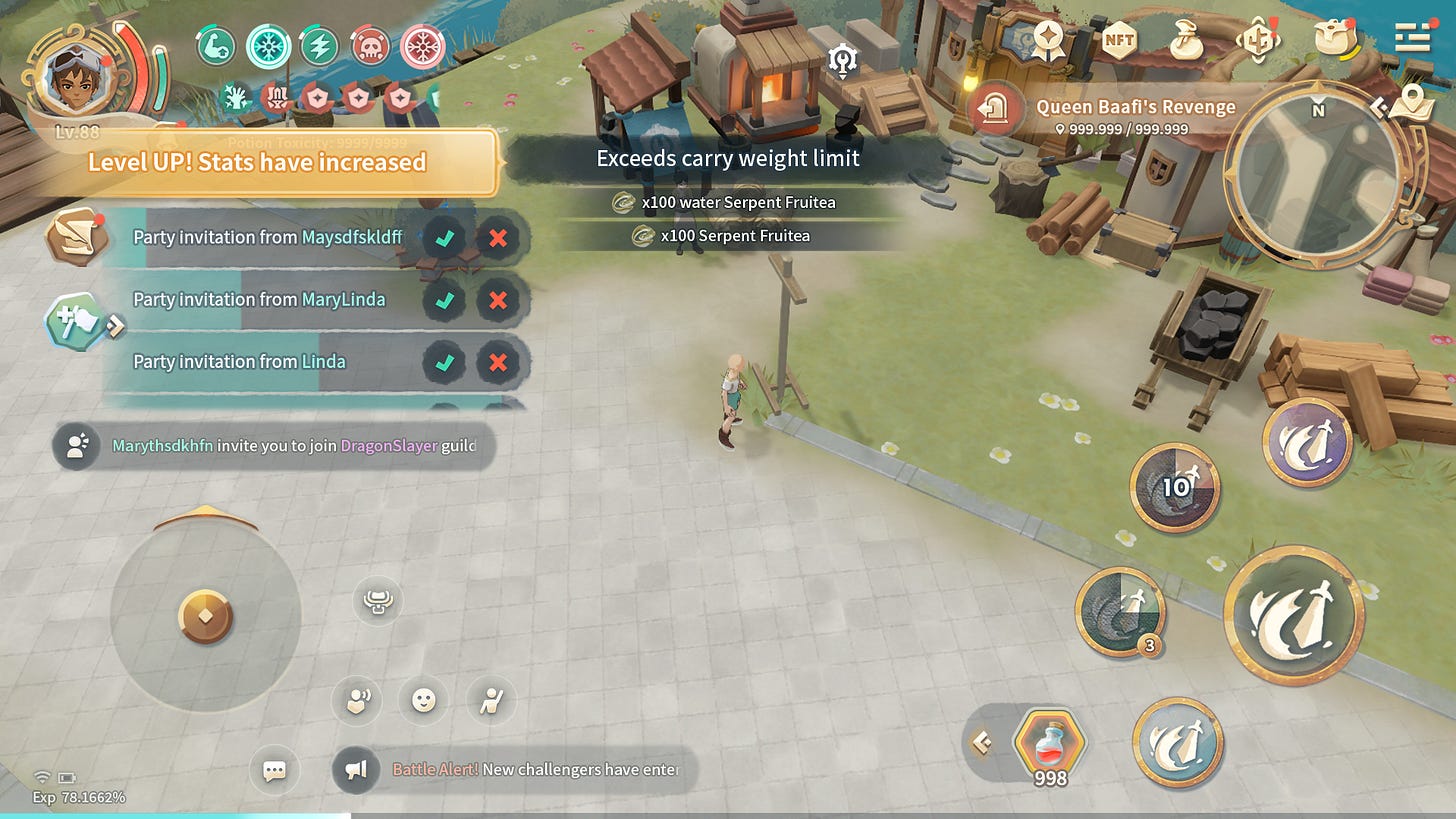Accept party invitation from Linda

[444, 362]
